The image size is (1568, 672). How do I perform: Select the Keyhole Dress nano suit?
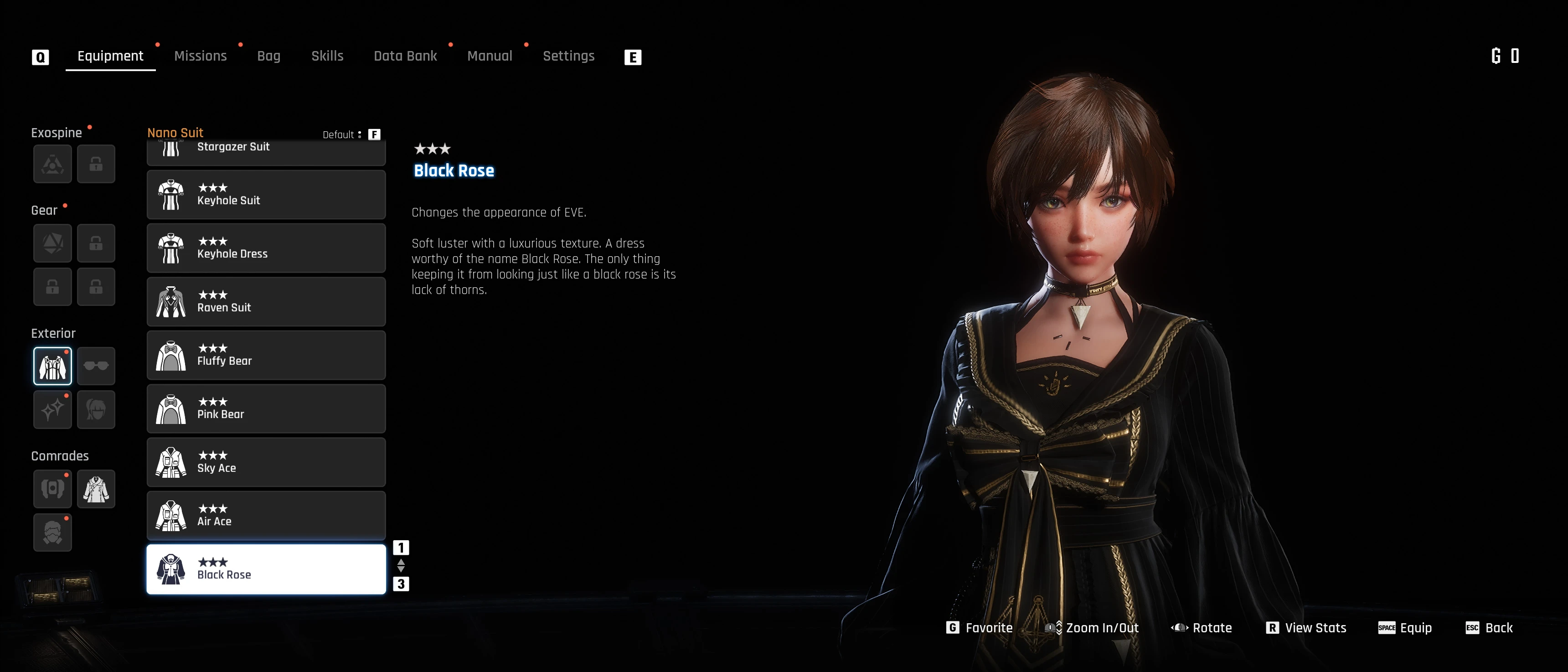[266, 248]
